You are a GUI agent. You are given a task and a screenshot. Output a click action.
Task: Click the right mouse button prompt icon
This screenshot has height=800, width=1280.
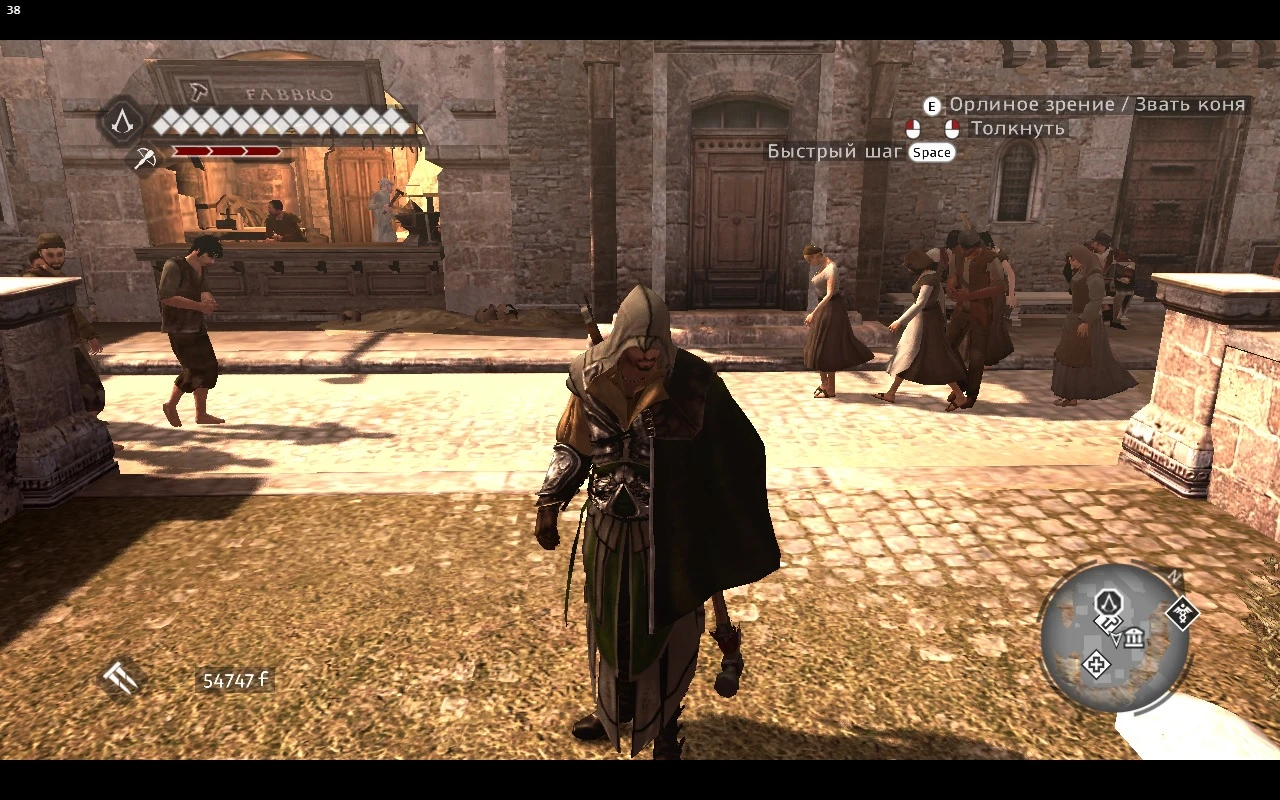pyautogui.click(x=952, y=128)
